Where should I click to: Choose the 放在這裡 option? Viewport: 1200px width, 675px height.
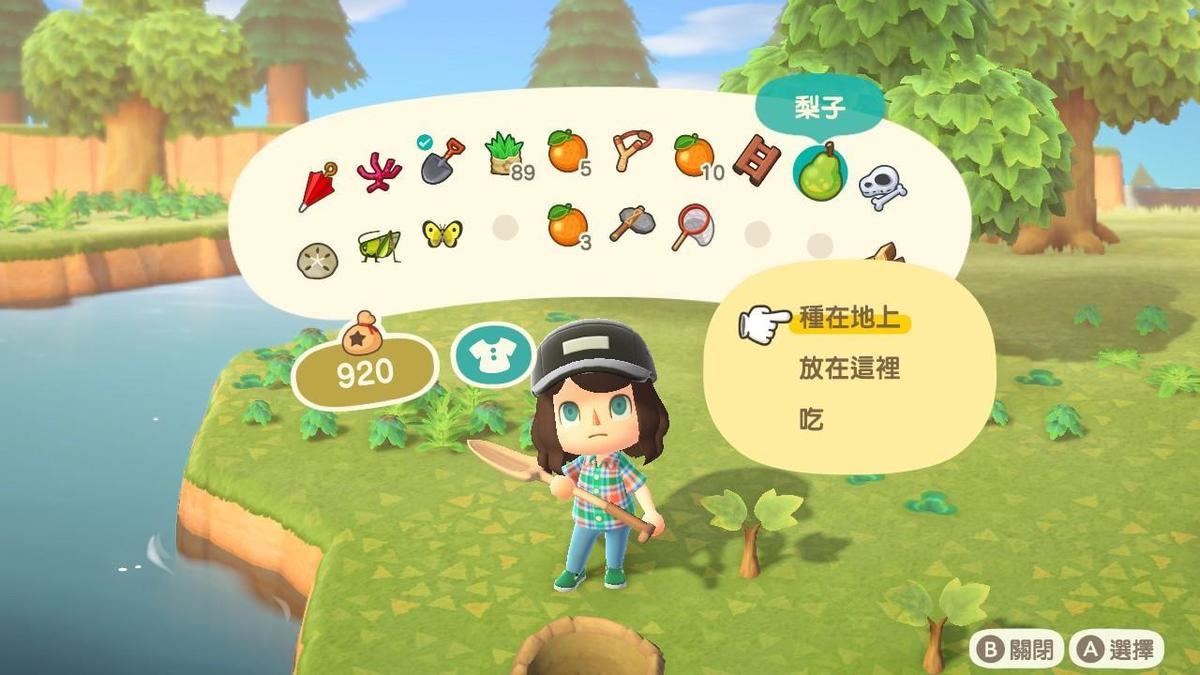click(x=849, y=370)
